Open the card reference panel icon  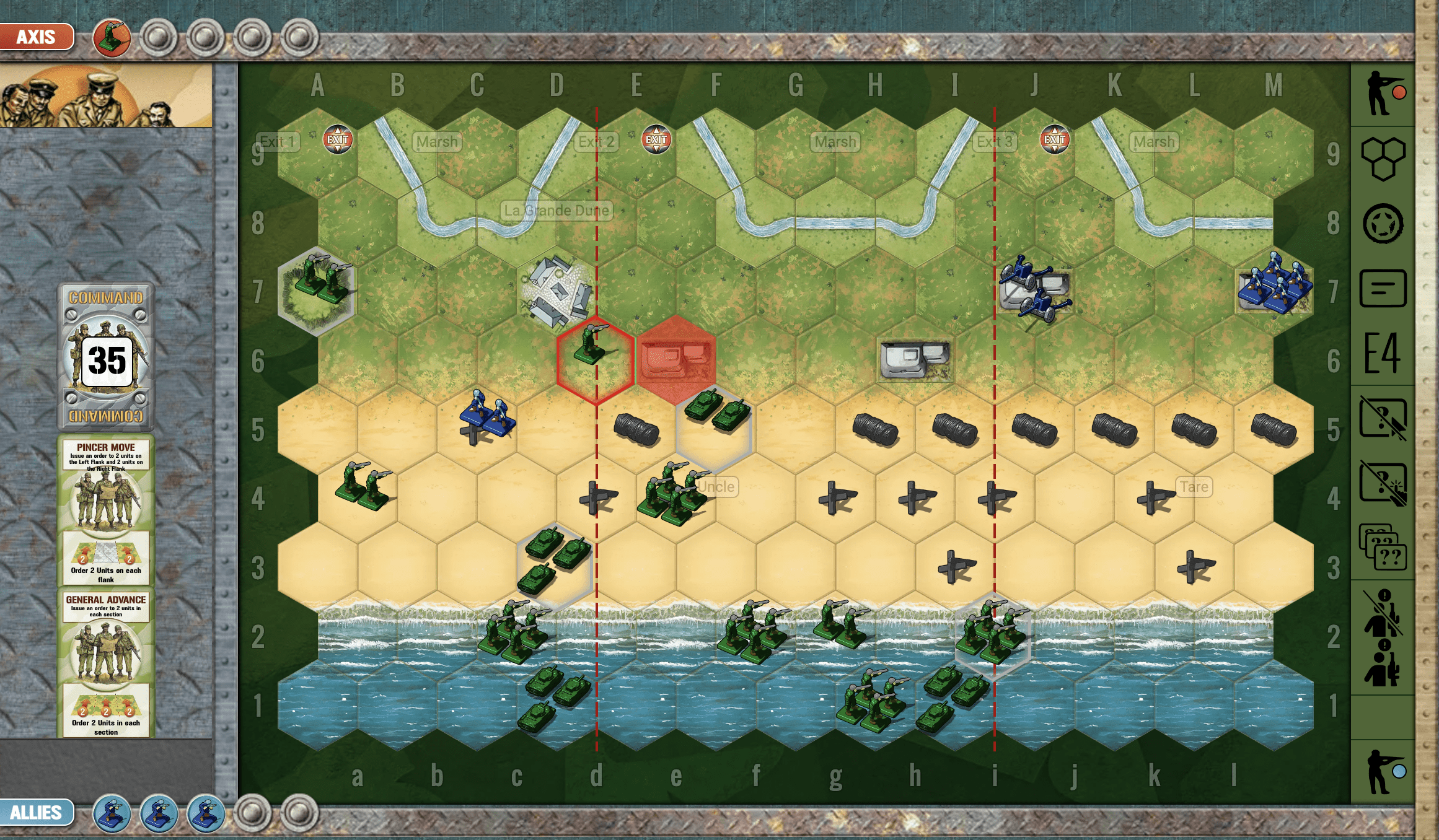click(x=1384, y=286)
